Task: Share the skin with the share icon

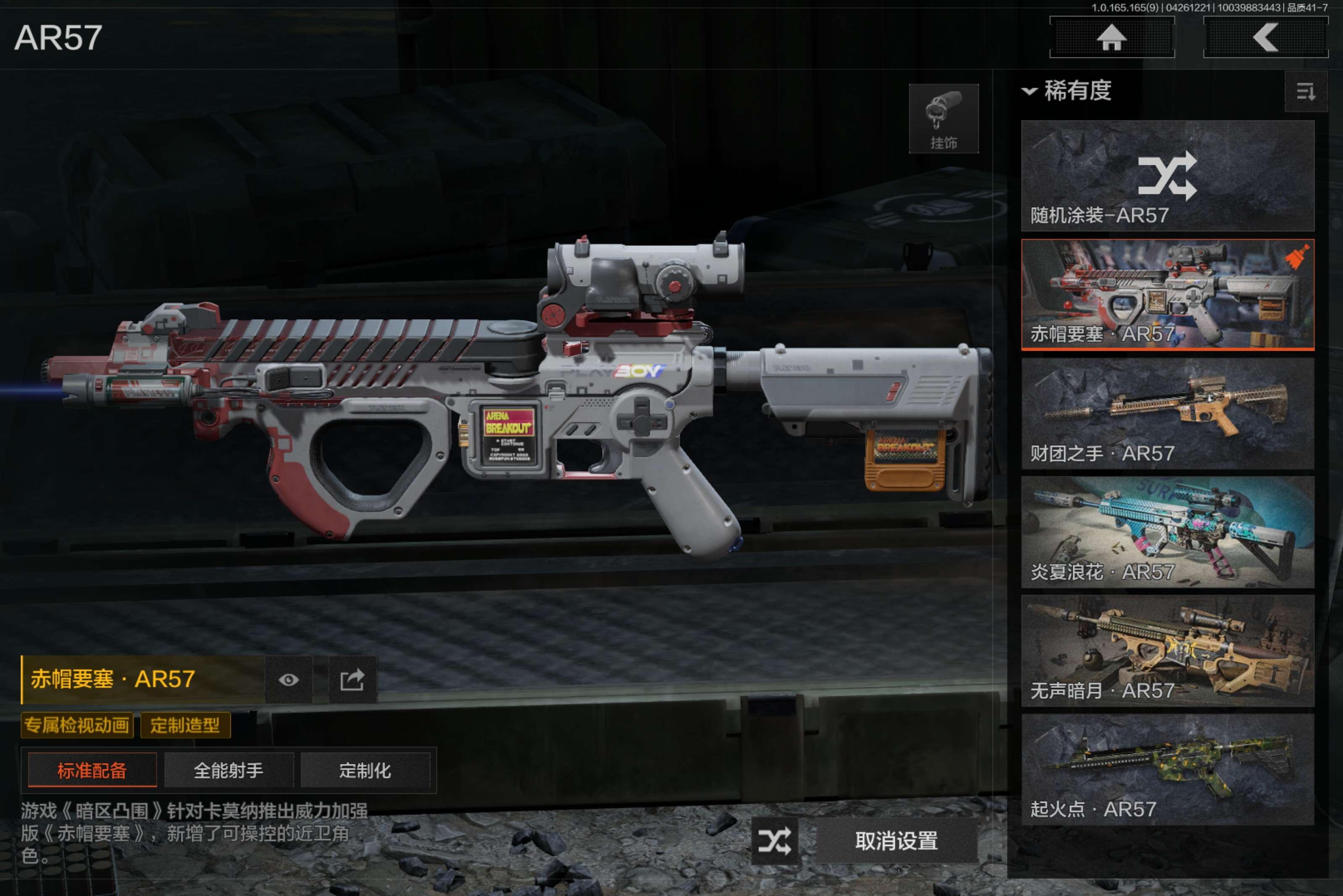Action: point(352,680)
